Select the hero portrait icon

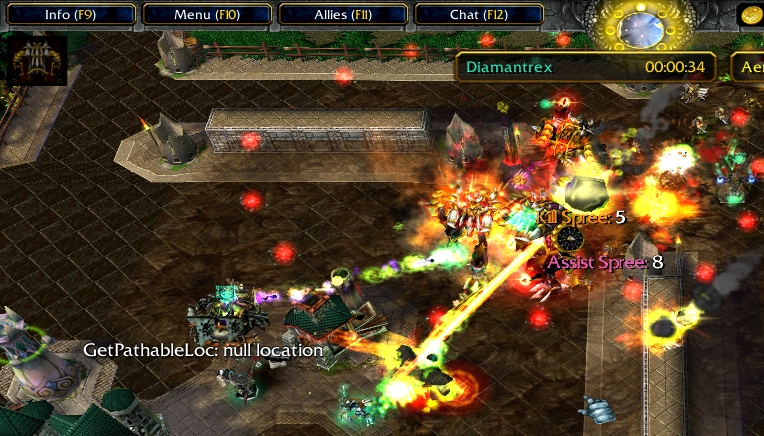click(x=37, y=59)
